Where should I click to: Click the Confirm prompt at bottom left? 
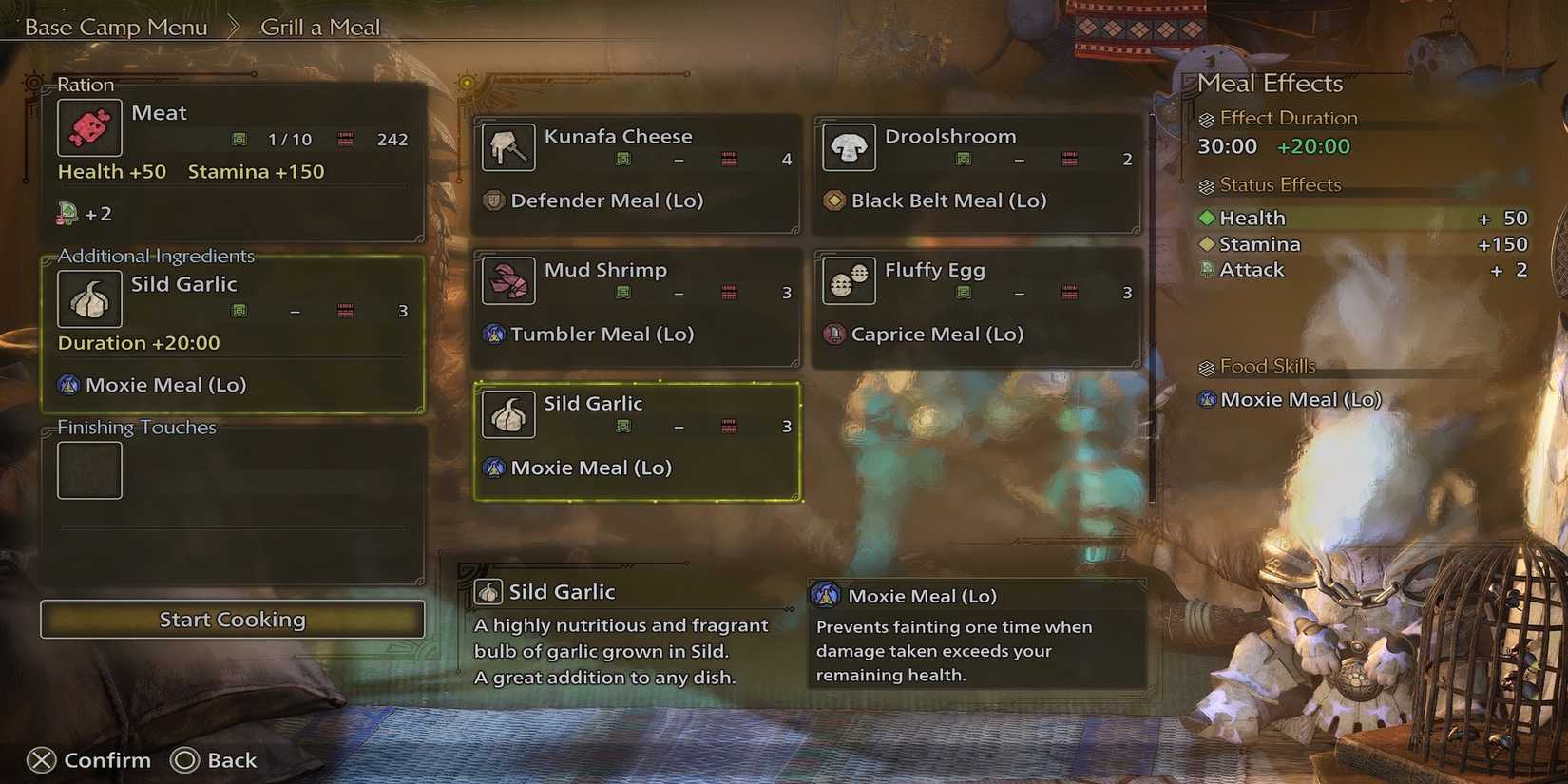pyautogui.click(x=90, y=759)
